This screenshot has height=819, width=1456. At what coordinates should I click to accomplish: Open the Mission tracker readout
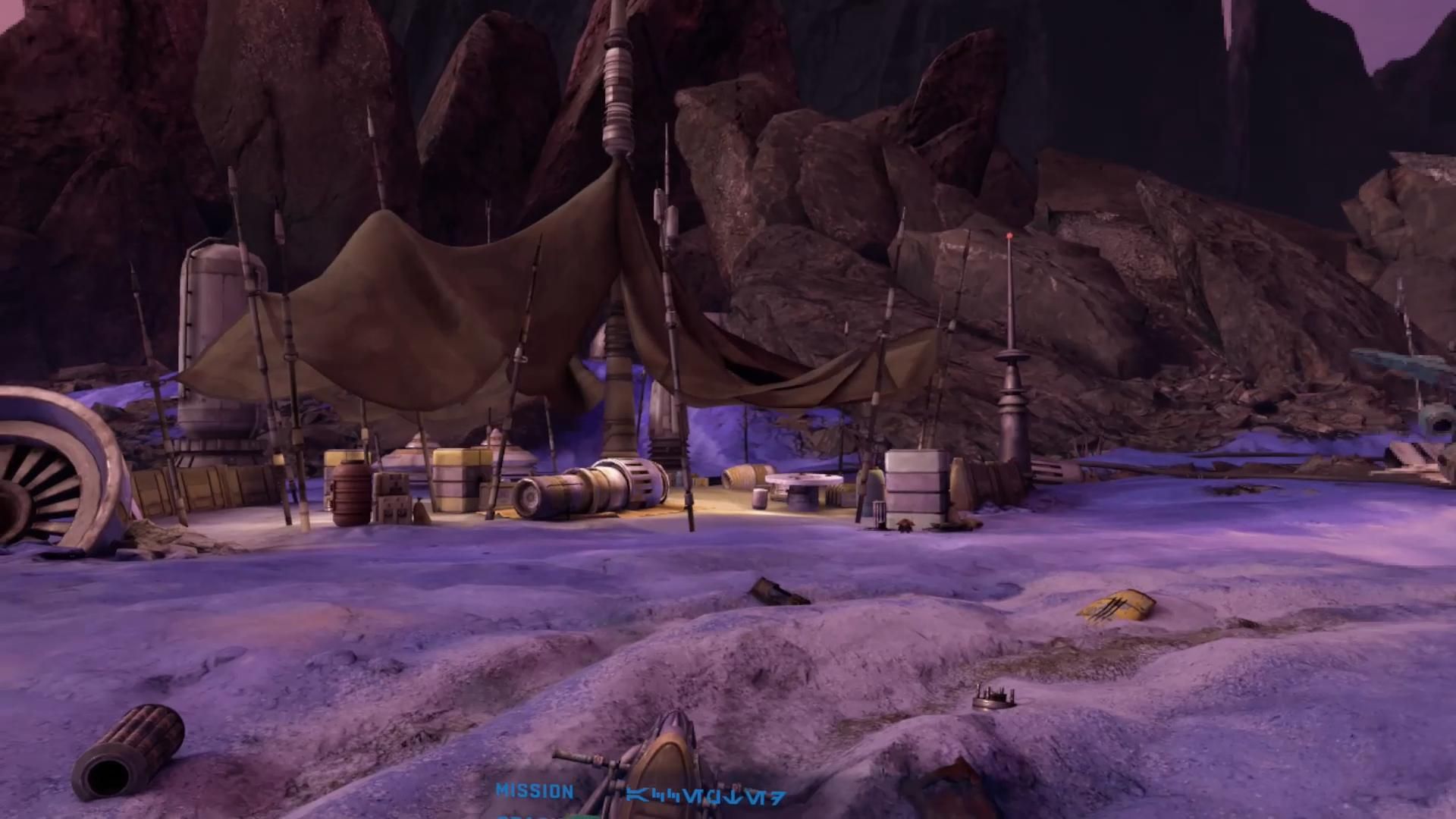pyautogui.click(x=535, y=792)
